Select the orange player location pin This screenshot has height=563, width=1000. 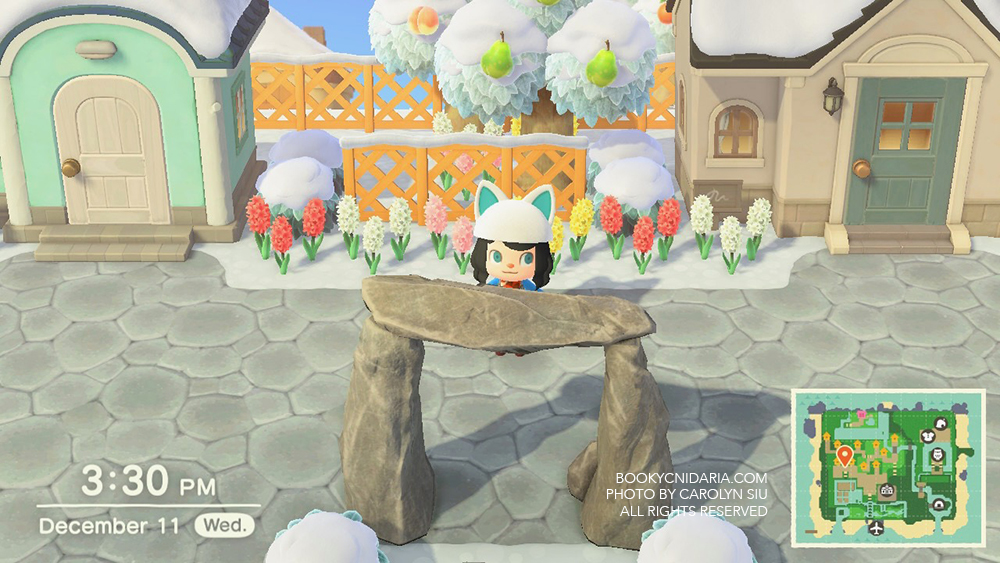pos(844,457)
